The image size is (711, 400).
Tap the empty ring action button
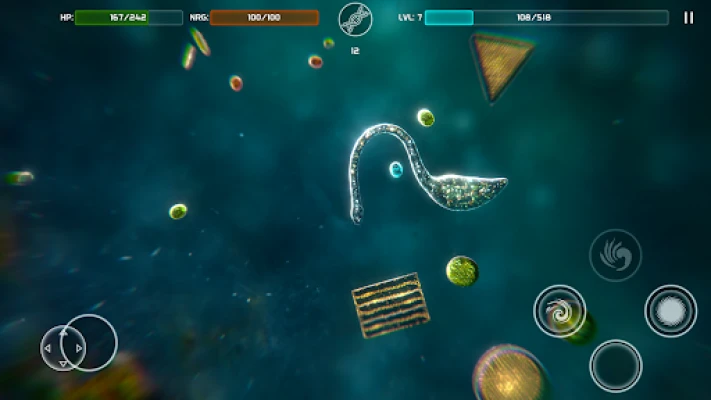click(615, 365)
